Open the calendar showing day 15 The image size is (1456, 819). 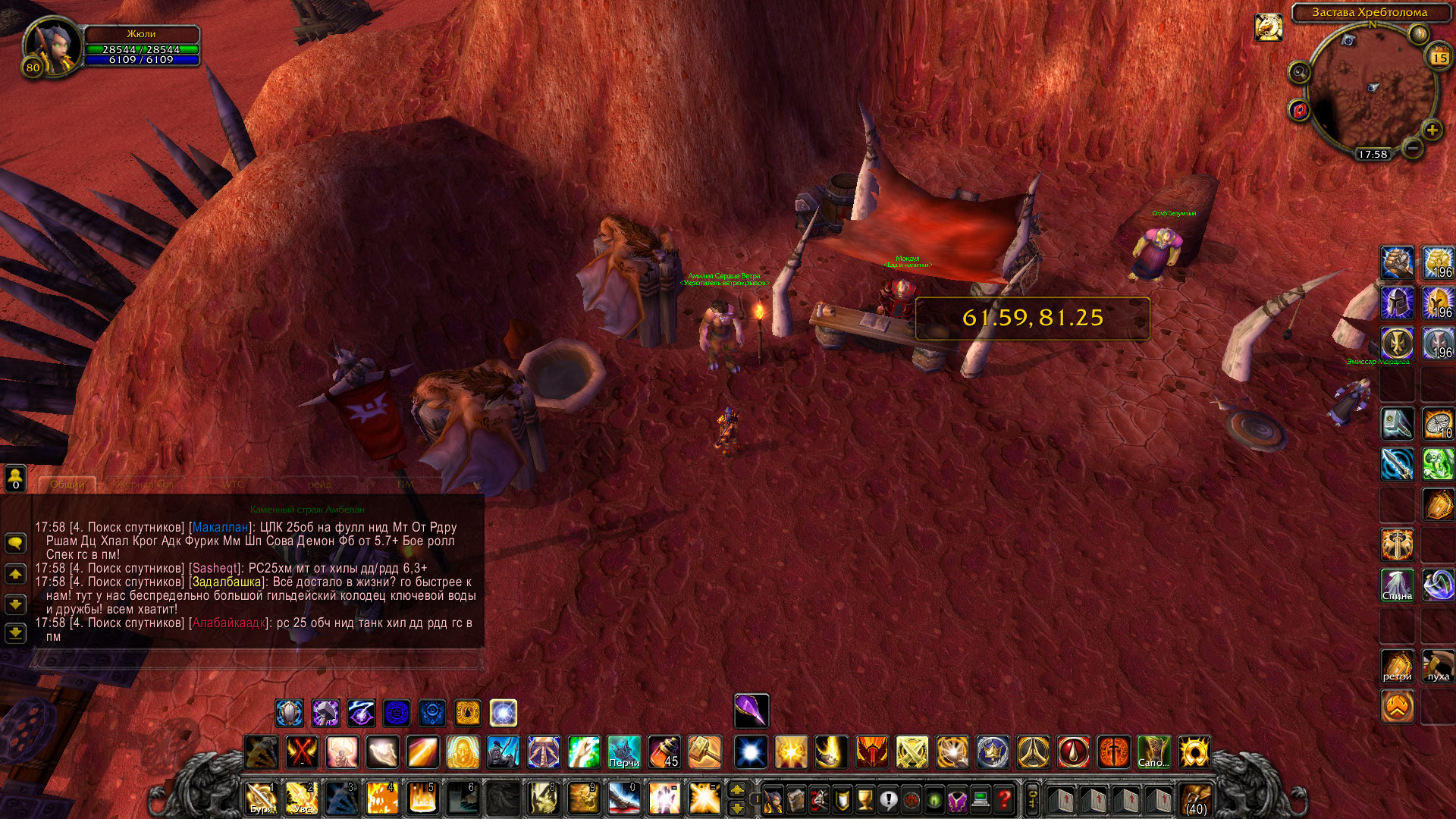pyautogui.click(x=1439, y=58)
